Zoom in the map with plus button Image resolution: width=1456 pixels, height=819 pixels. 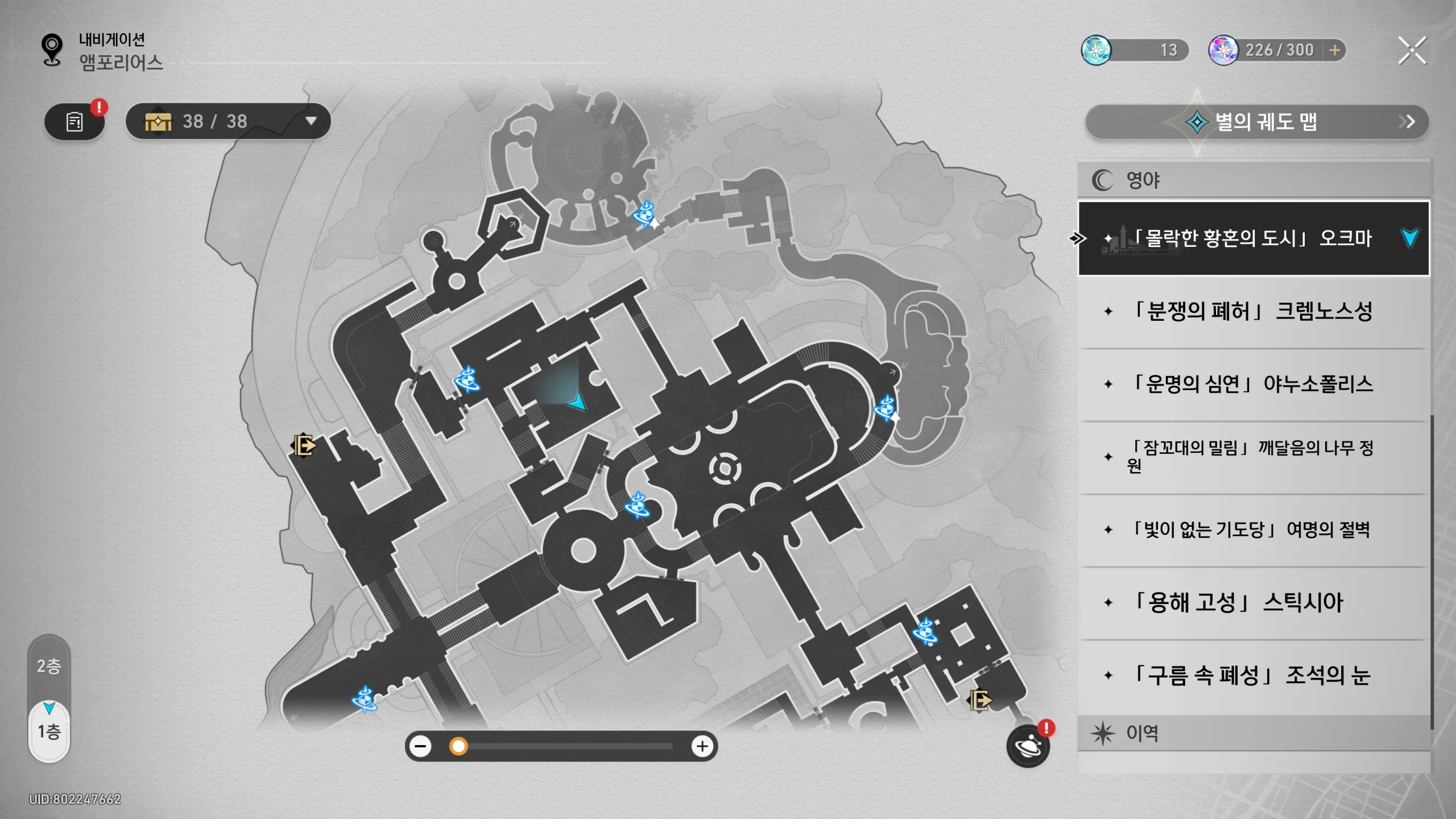tap(702, 746)
